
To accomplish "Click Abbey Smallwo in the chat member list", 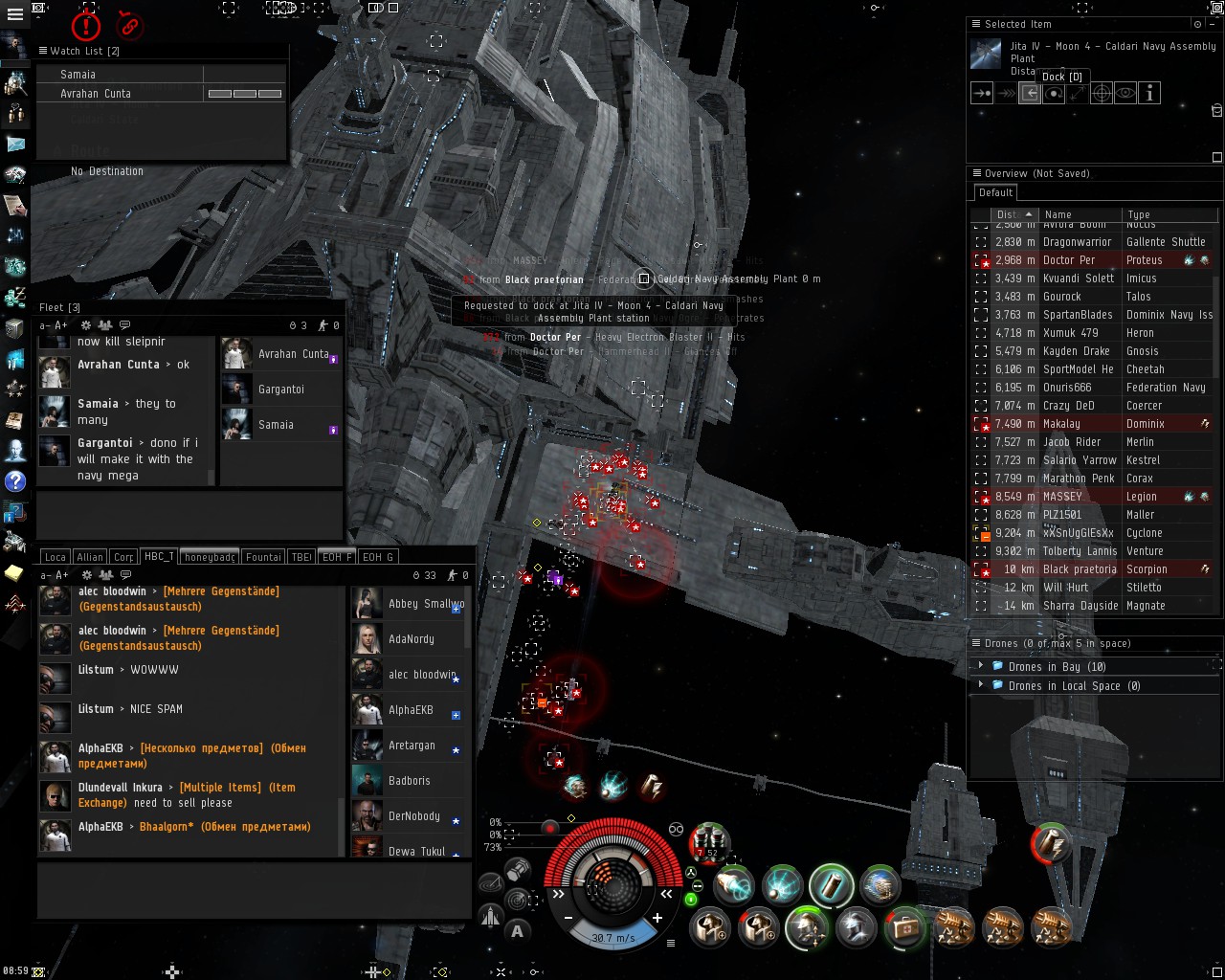I will click(x=425, y=604).
